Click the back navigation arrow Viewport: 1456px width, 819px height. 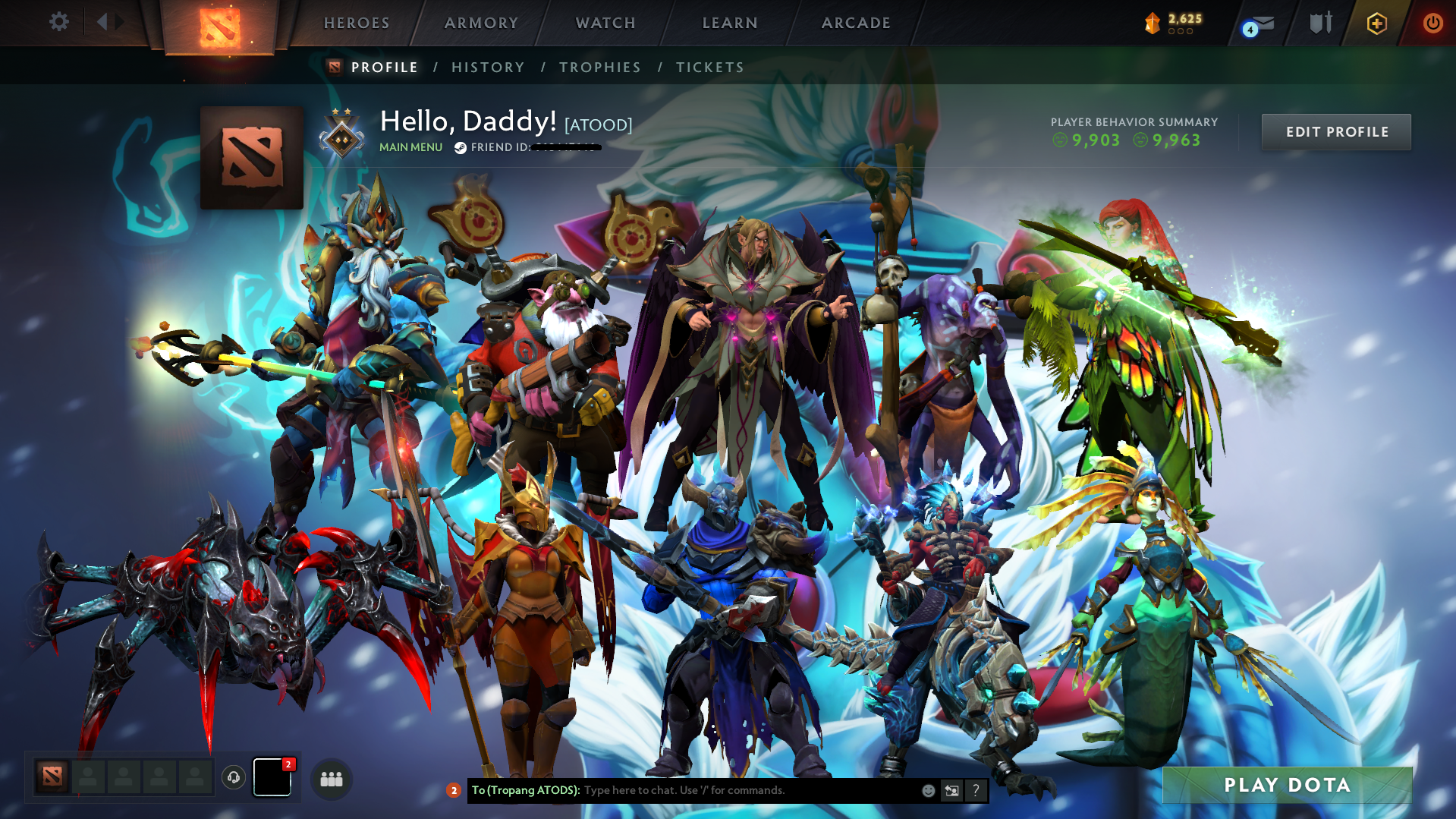tap(103, 22)
